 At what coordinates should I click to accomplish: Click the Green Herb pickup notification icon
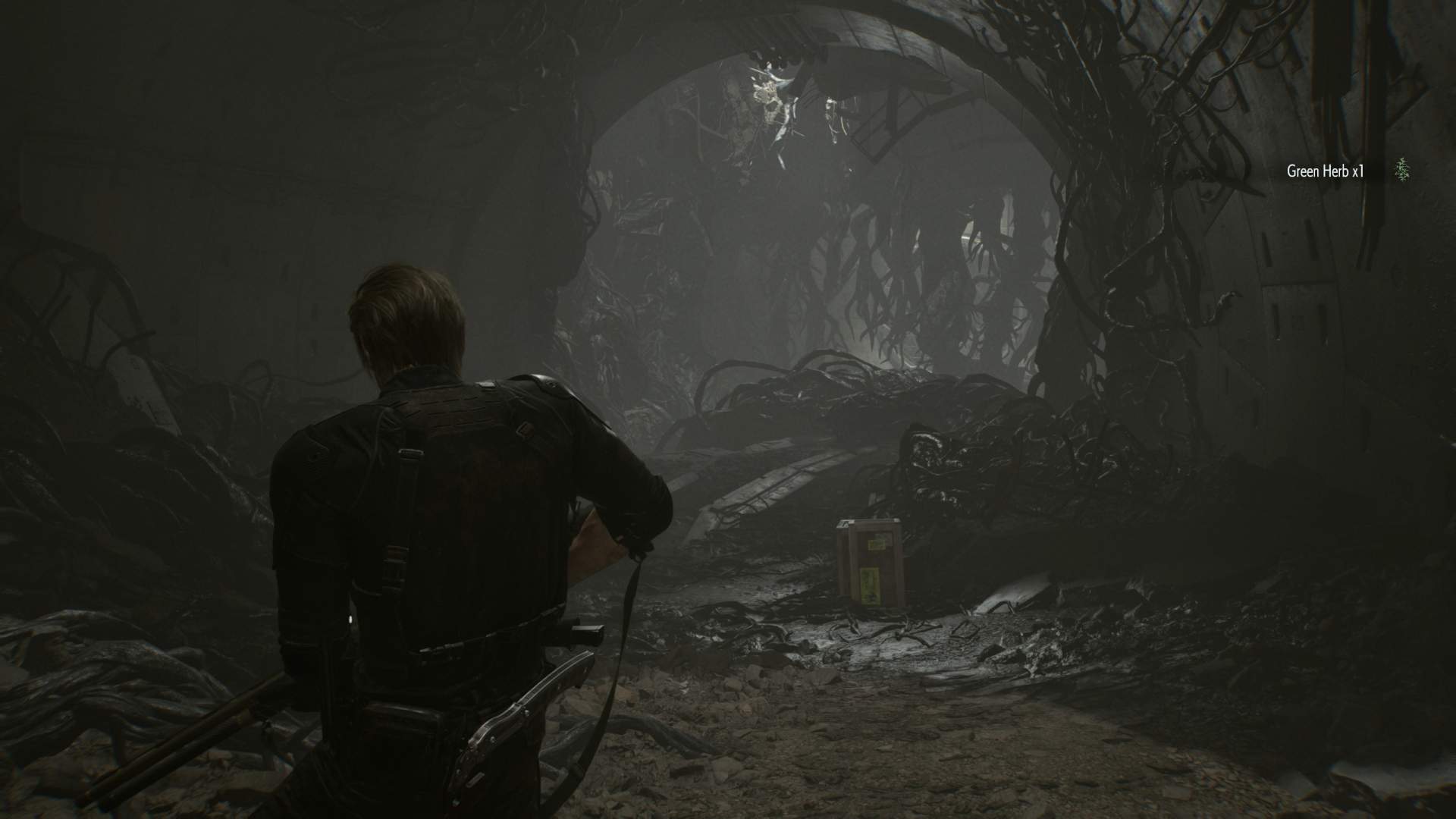coord(1403,171)
